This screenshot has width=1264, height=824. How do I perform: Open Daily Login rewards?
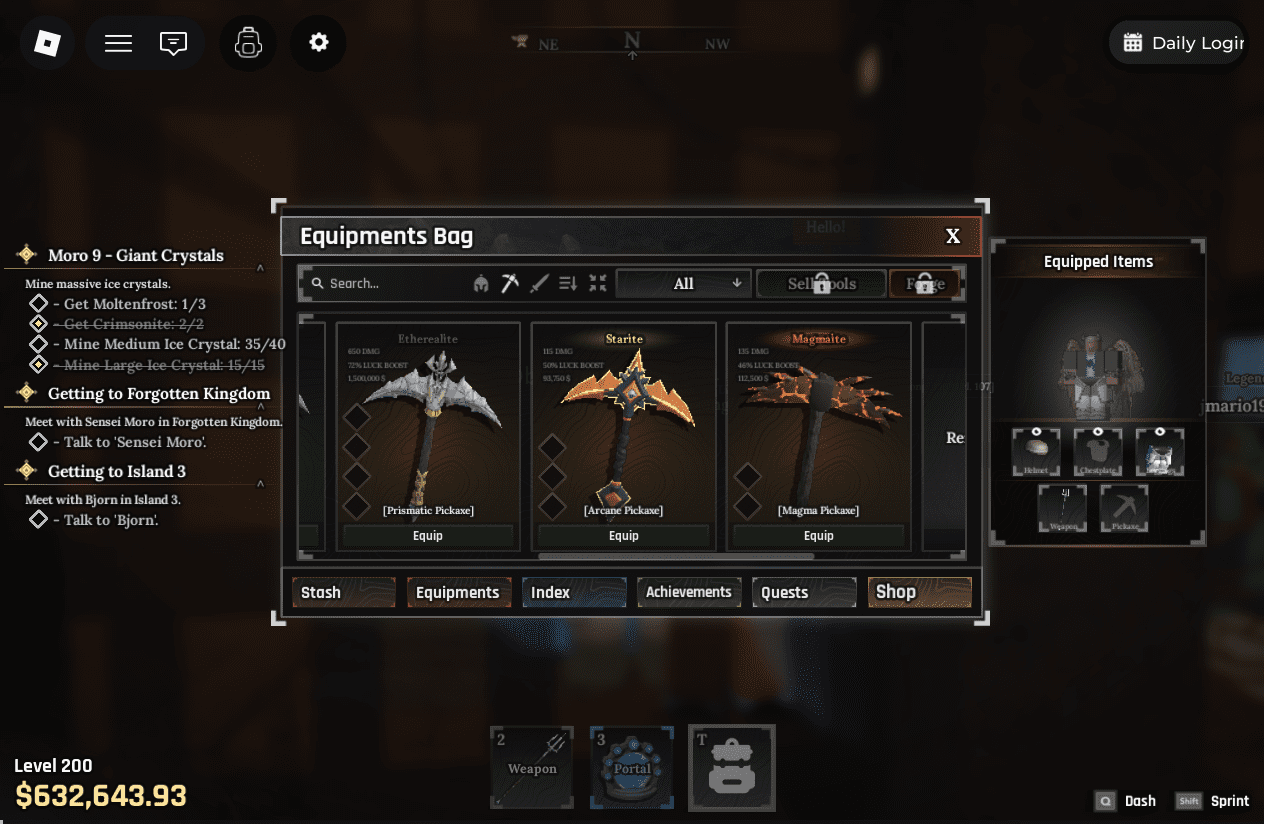coord(1182,43)
